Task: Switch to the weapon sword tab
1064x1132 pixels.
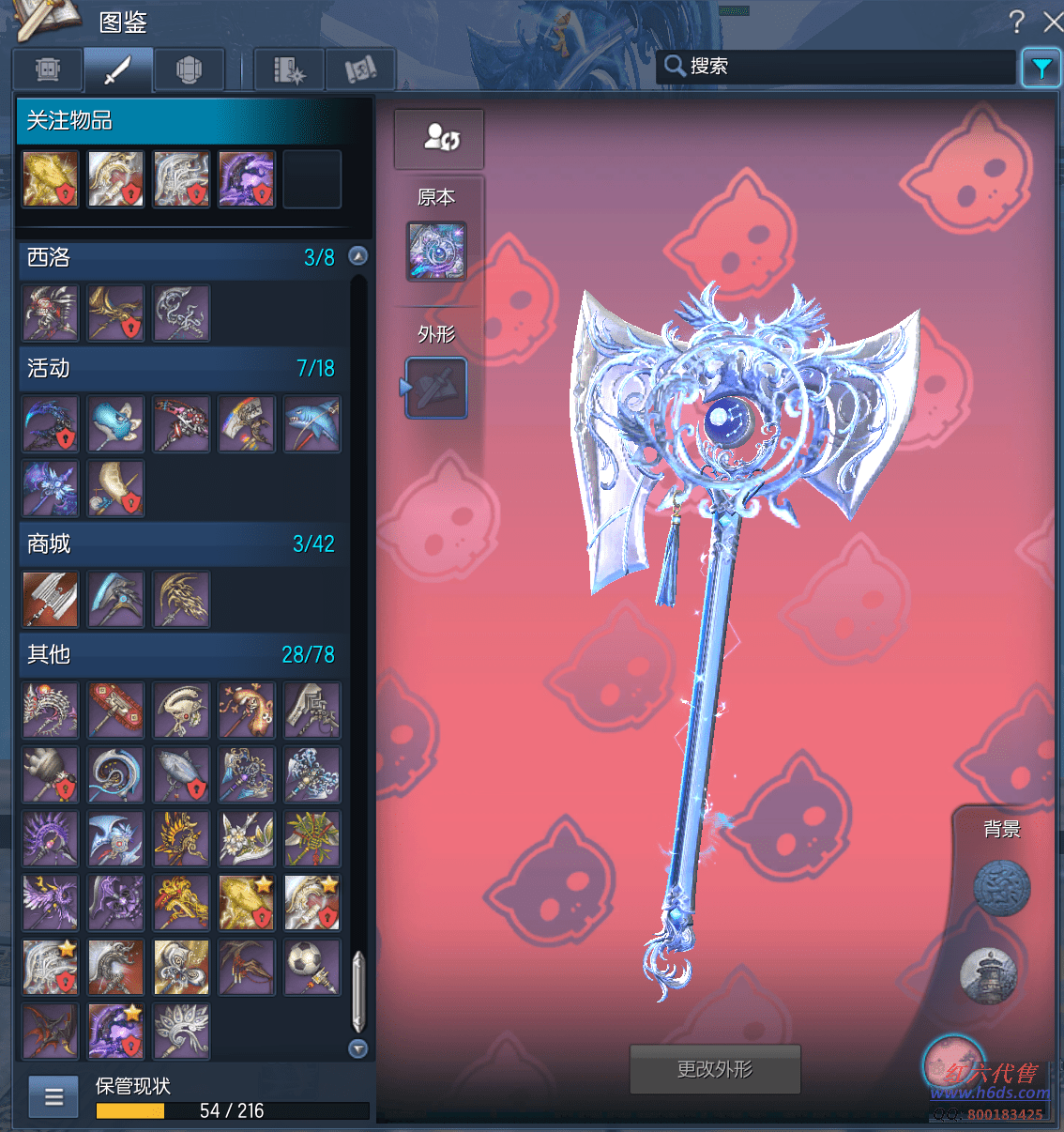Action: point(118,69)
